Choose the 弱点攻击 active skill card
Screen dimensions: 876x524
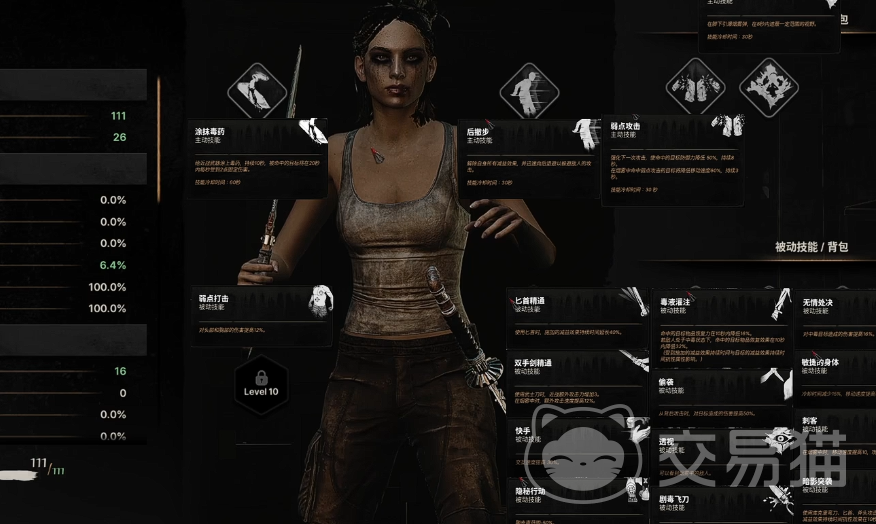(672, 160)
